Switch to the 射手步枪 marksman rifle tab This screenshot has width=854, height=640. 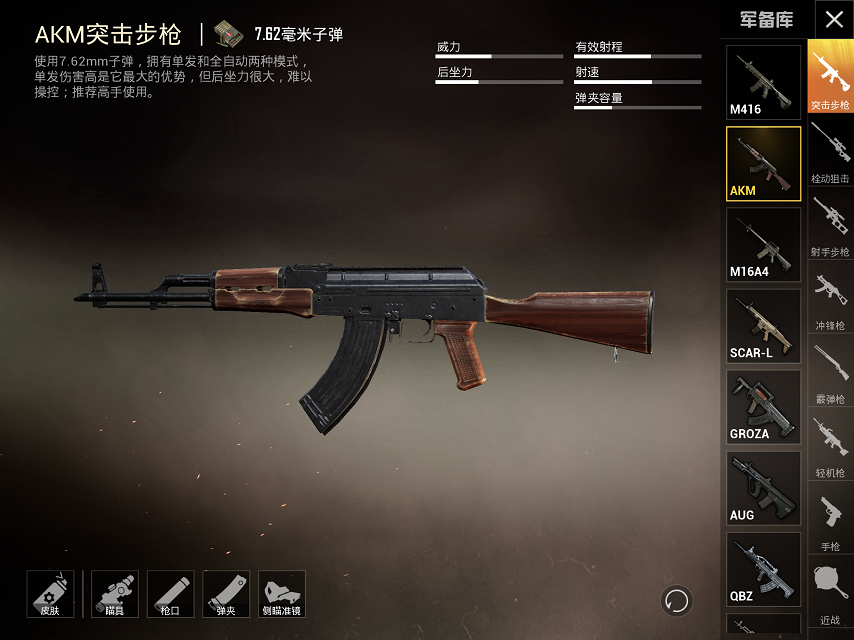[830, 225]
